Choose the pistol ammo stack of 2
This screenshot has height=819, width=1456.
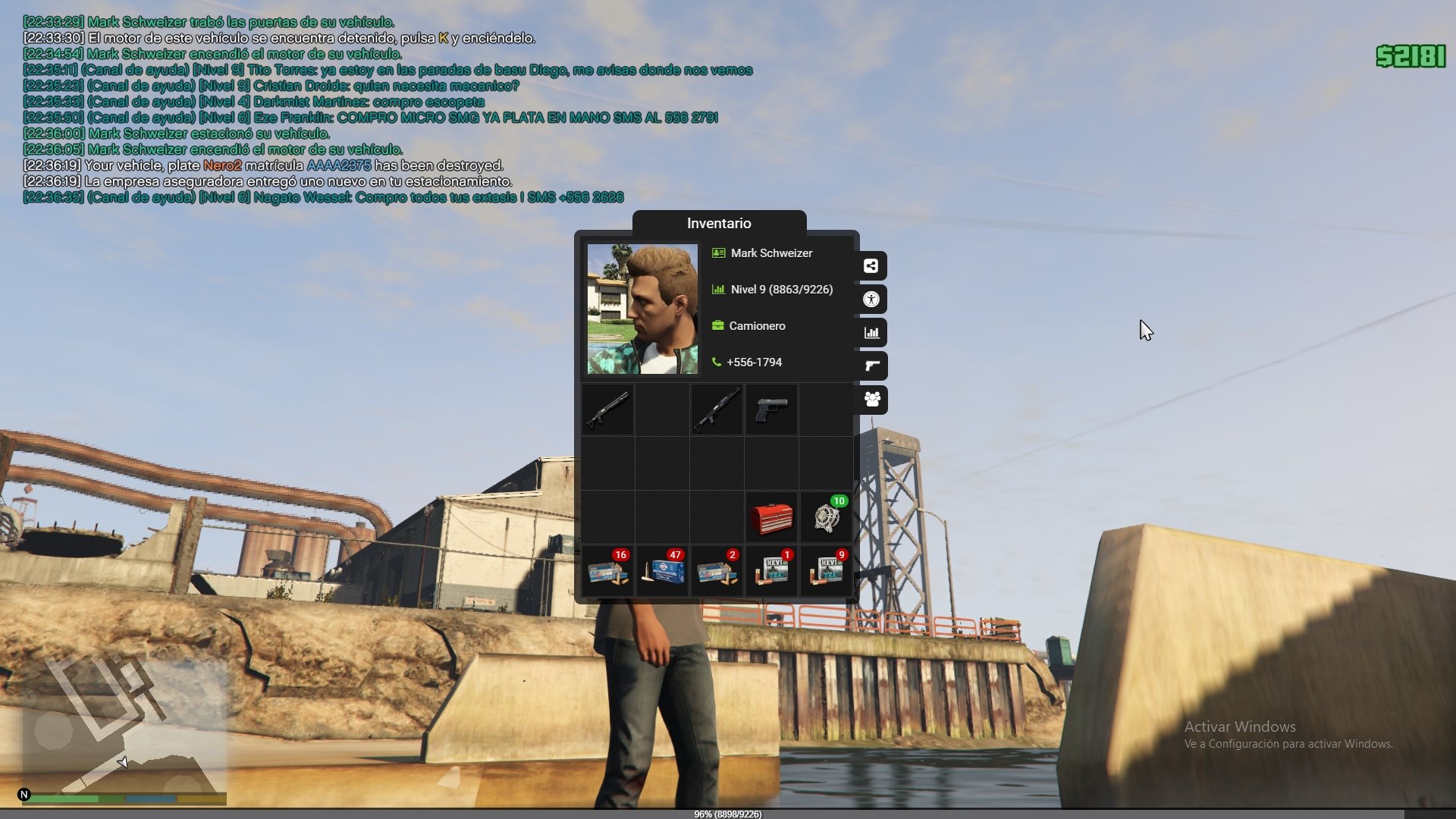(717, 572)
